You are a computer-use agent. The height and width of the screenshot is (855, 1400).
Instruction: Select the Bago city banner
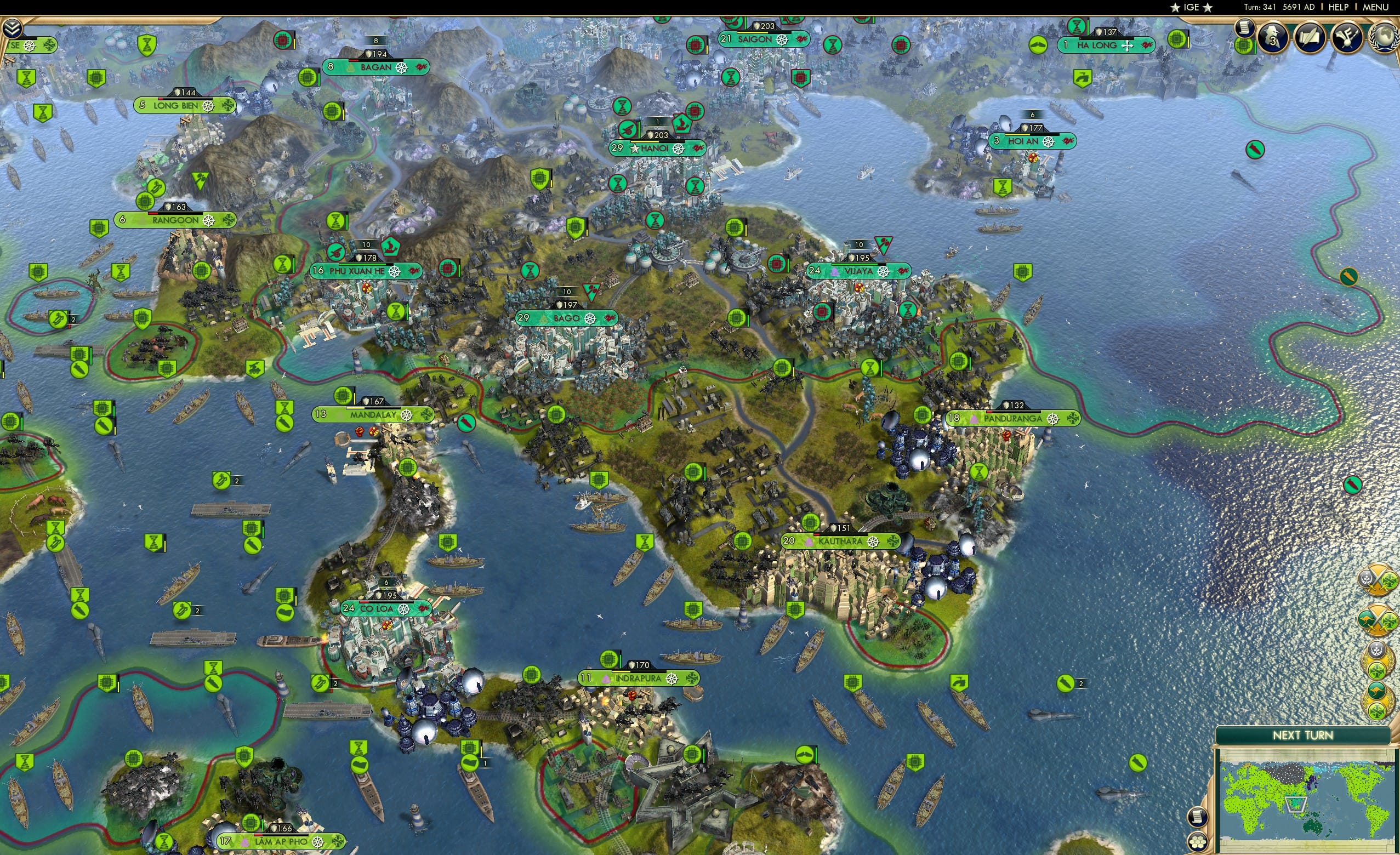click(565, 318)
